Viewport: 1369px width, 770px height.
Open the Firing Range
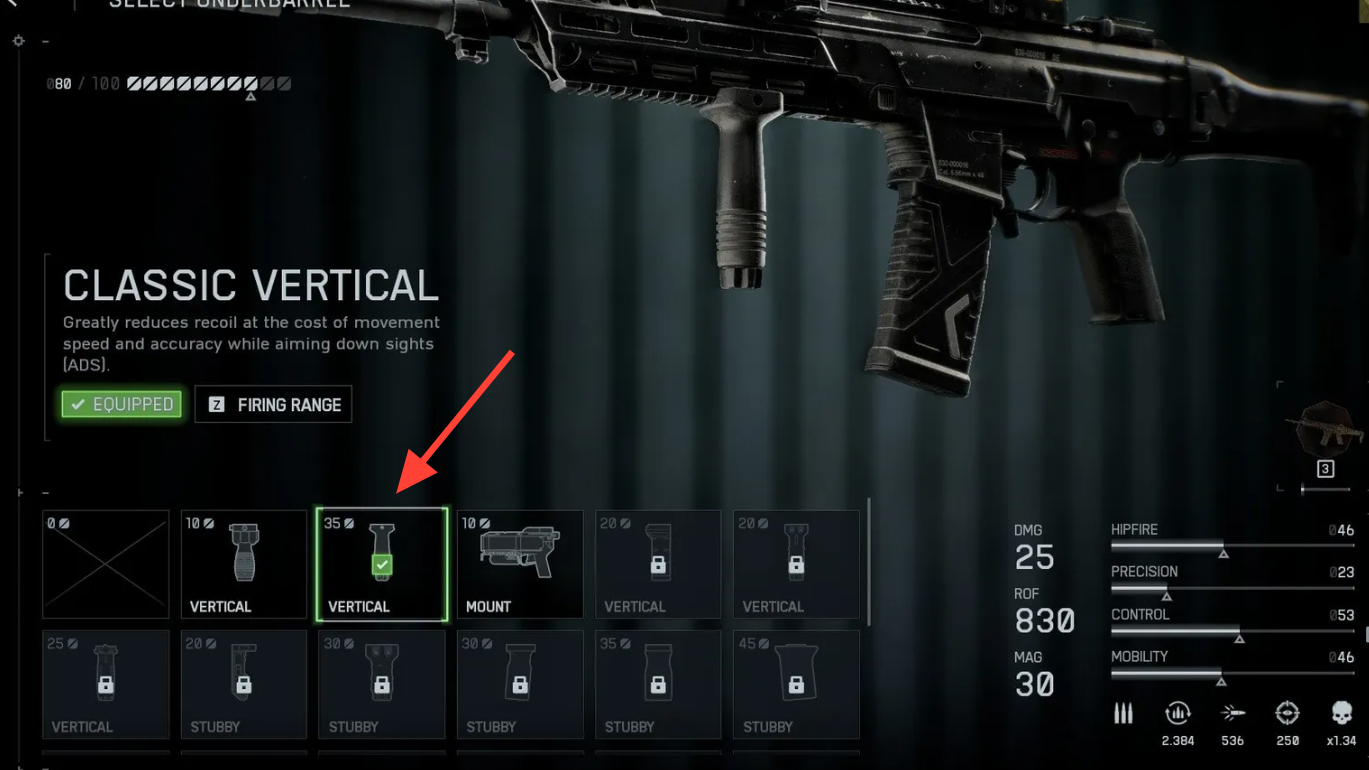(273, 404)
